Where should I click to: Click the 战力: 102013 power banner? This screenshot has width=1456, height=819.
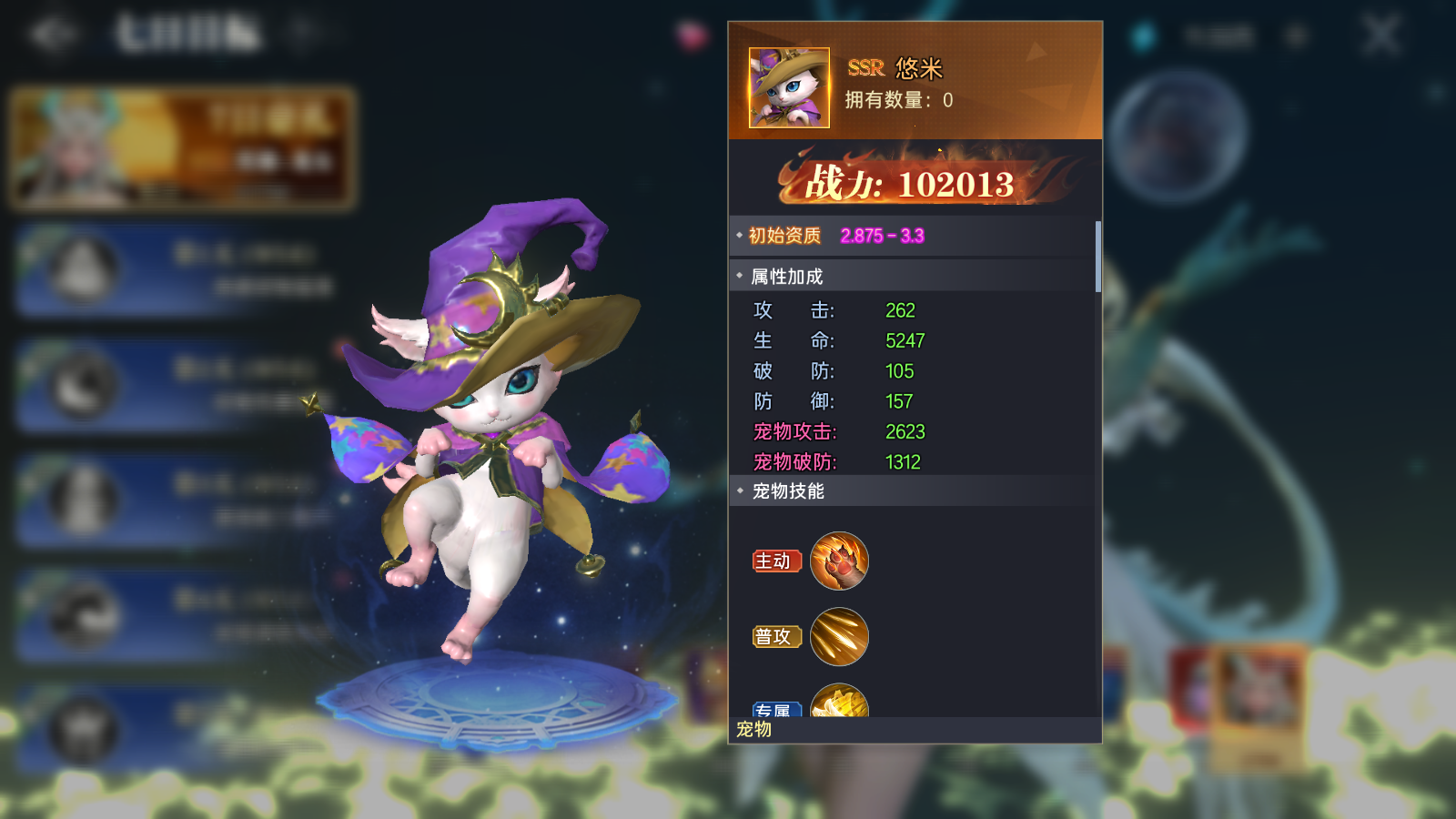(913, 183)
